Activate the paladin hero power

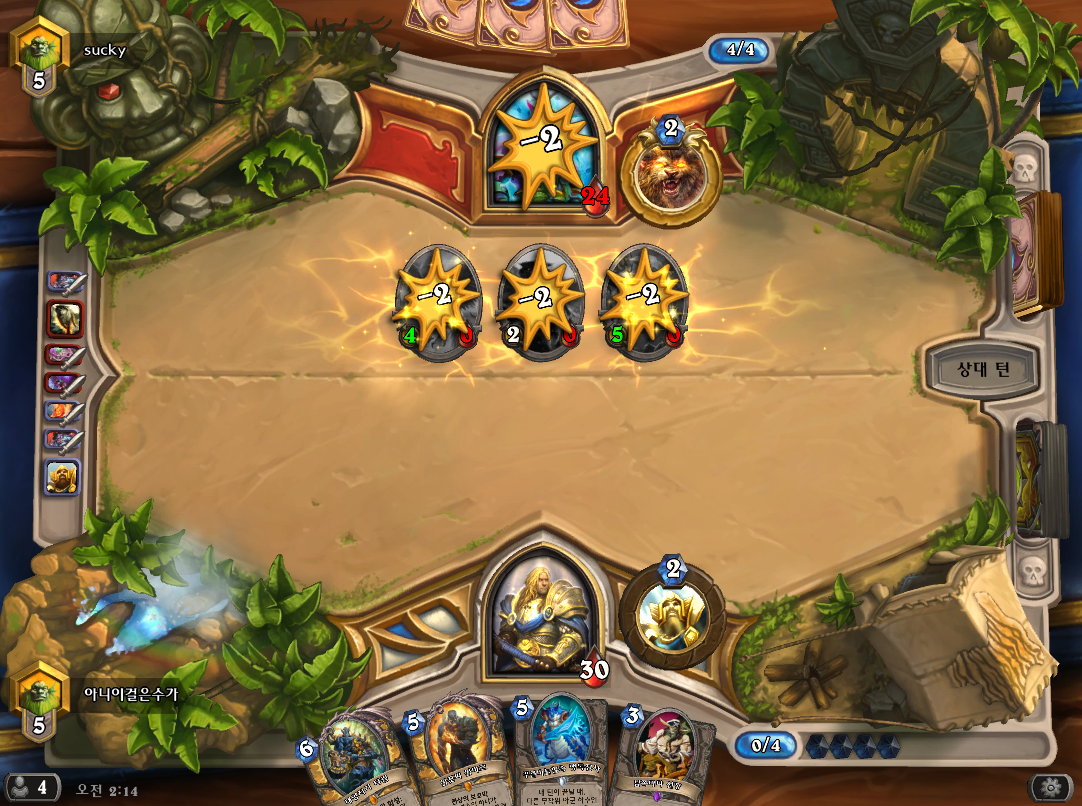tap(672, 614)
